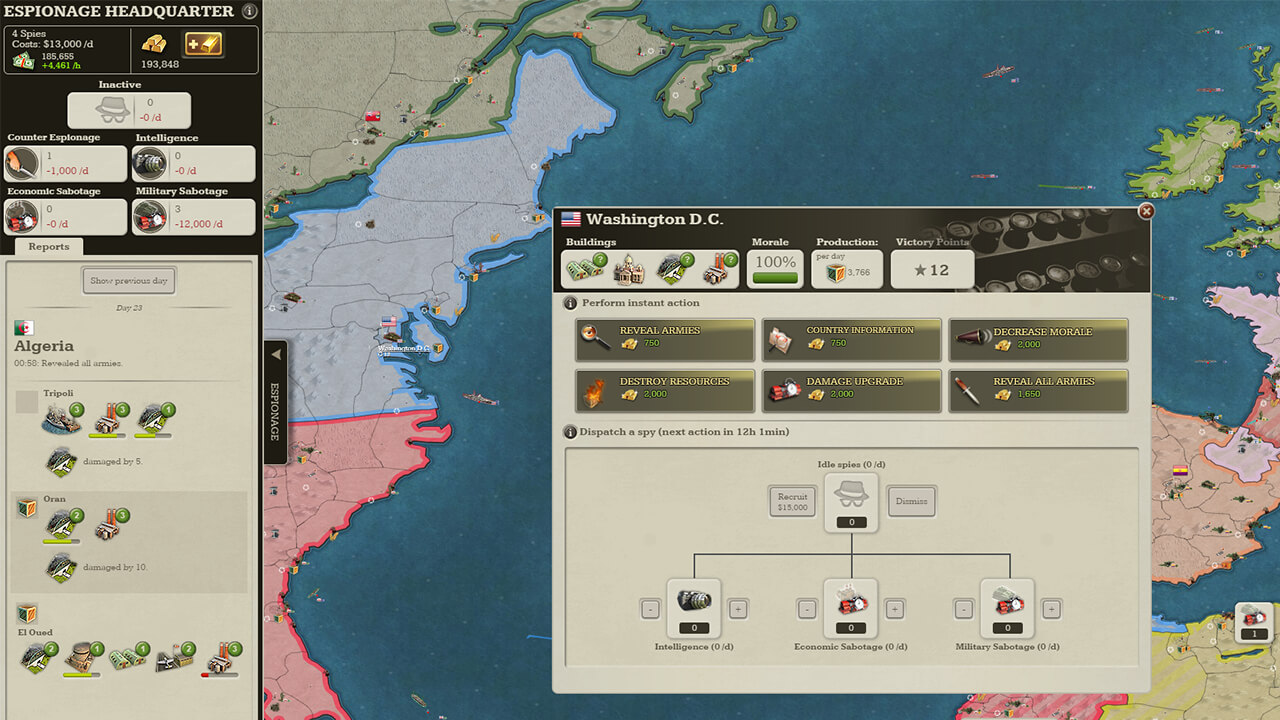Trigger the Destroy Resources action
The image size is (1280, 720).
click(665, 390)
